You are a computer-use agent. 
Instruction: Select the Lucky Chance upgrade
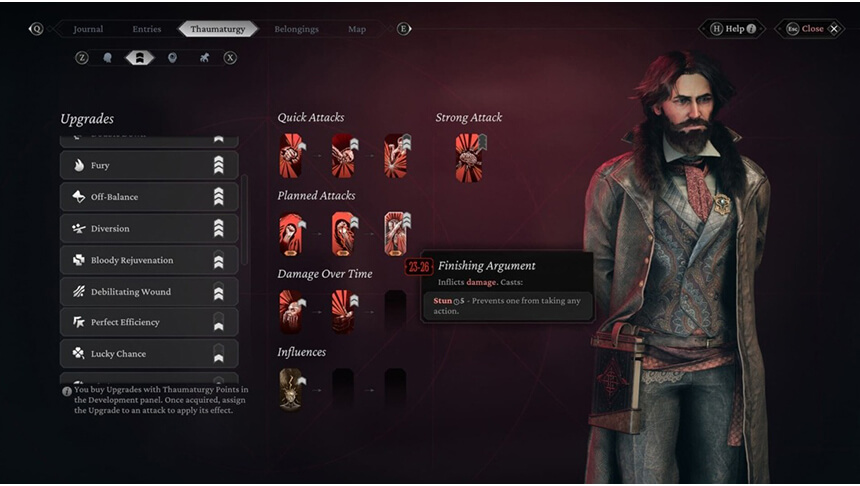149,354
